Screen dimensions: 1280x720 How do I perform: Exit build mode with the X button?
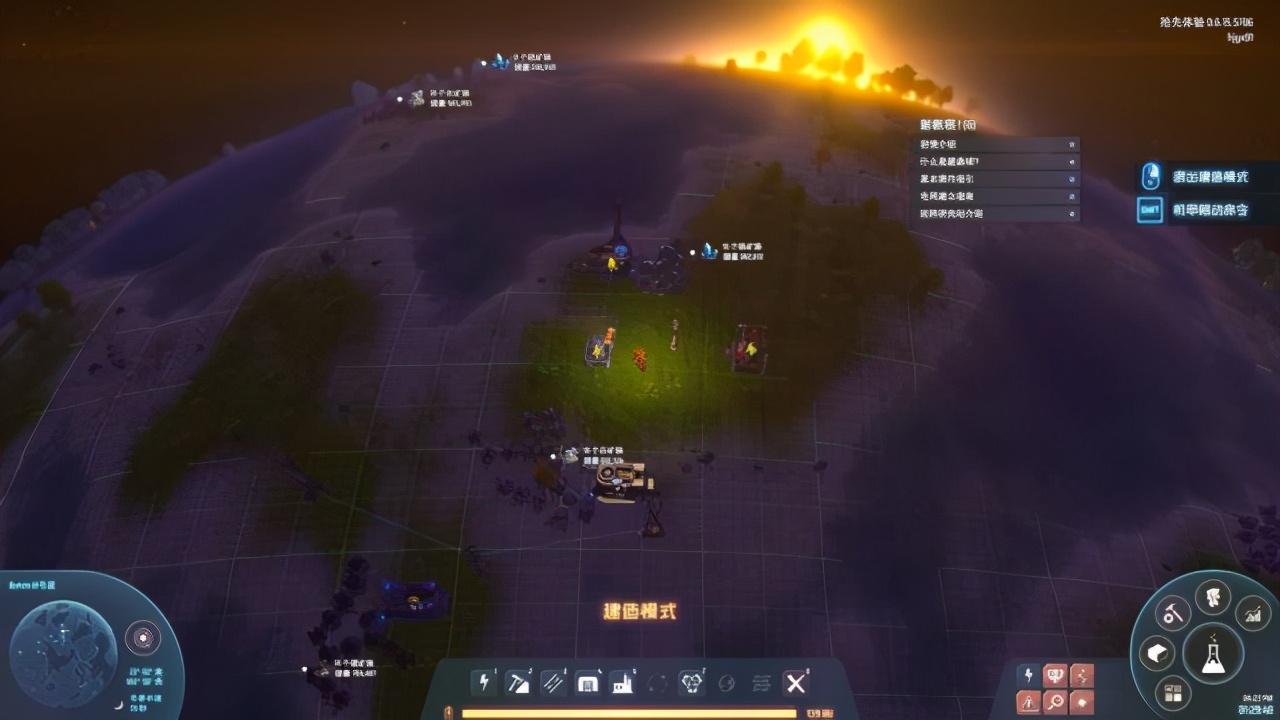(795, 683)
